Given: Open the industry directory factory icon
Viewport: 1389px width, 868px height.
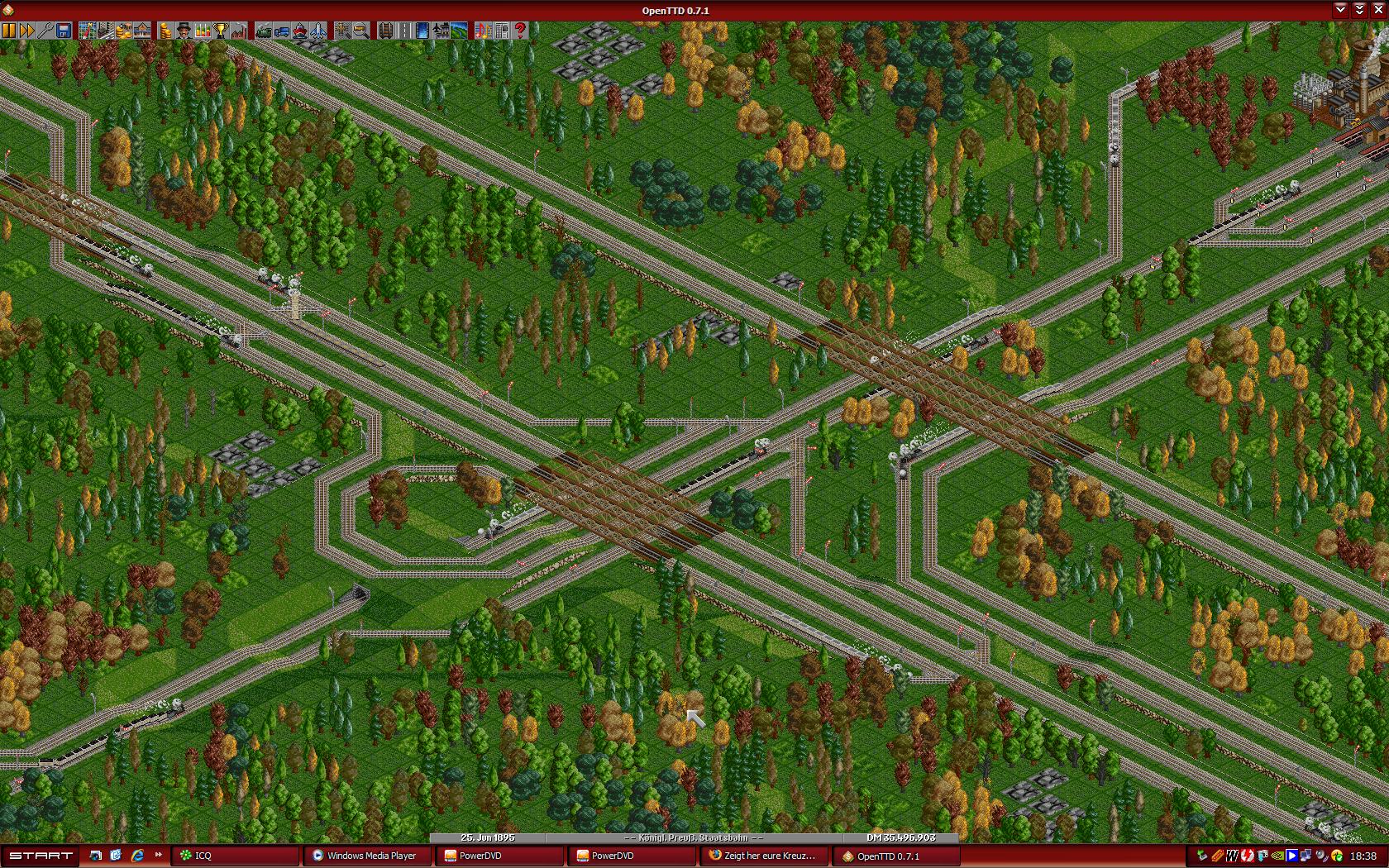Looking at the screenshot, I should click(239, 31).
